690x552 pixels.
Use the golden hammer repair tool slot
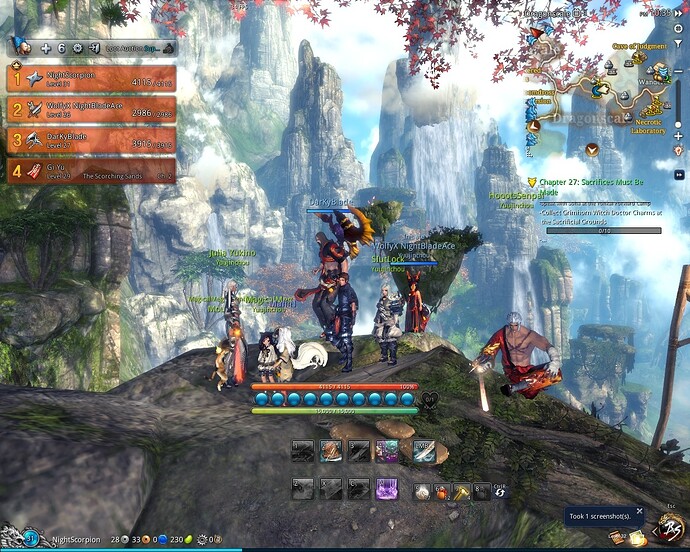(462, 491)
